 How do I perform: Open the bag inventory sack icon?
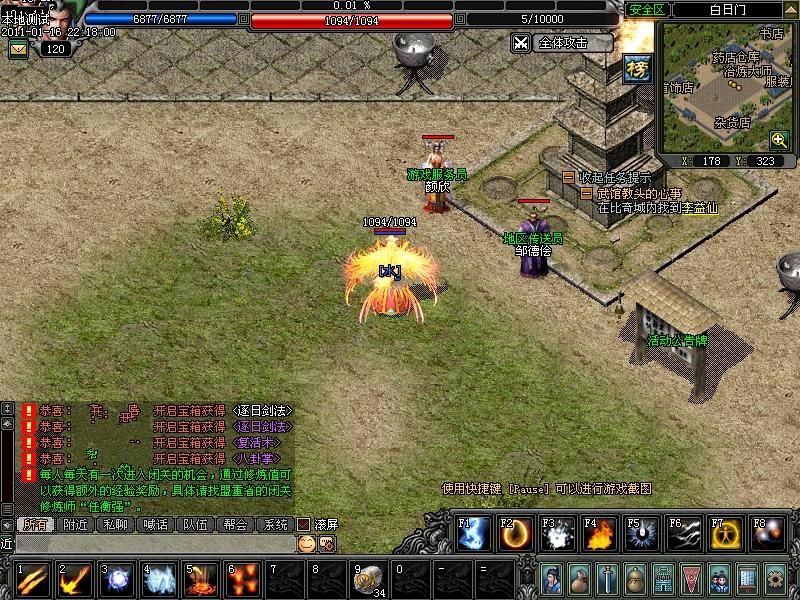pos(580,579)
